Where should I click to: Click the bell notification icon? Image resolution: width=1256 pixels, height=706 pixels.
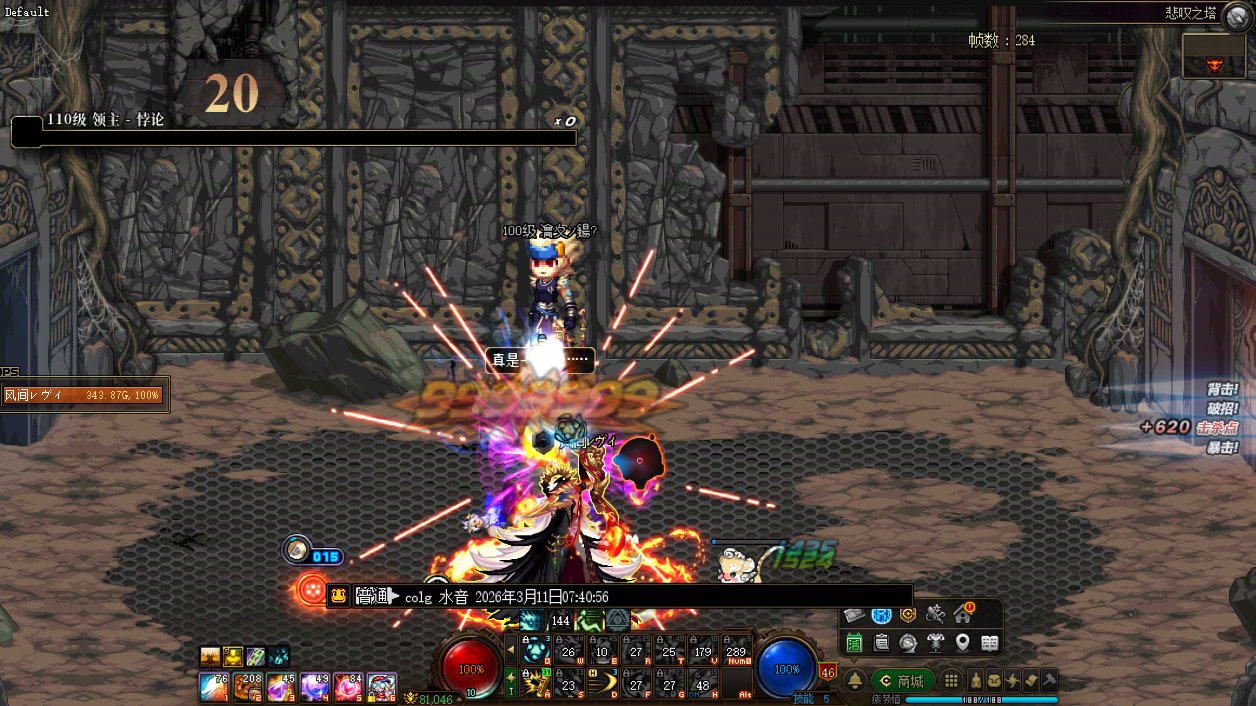pyautogui.click(x=855, y=681)
